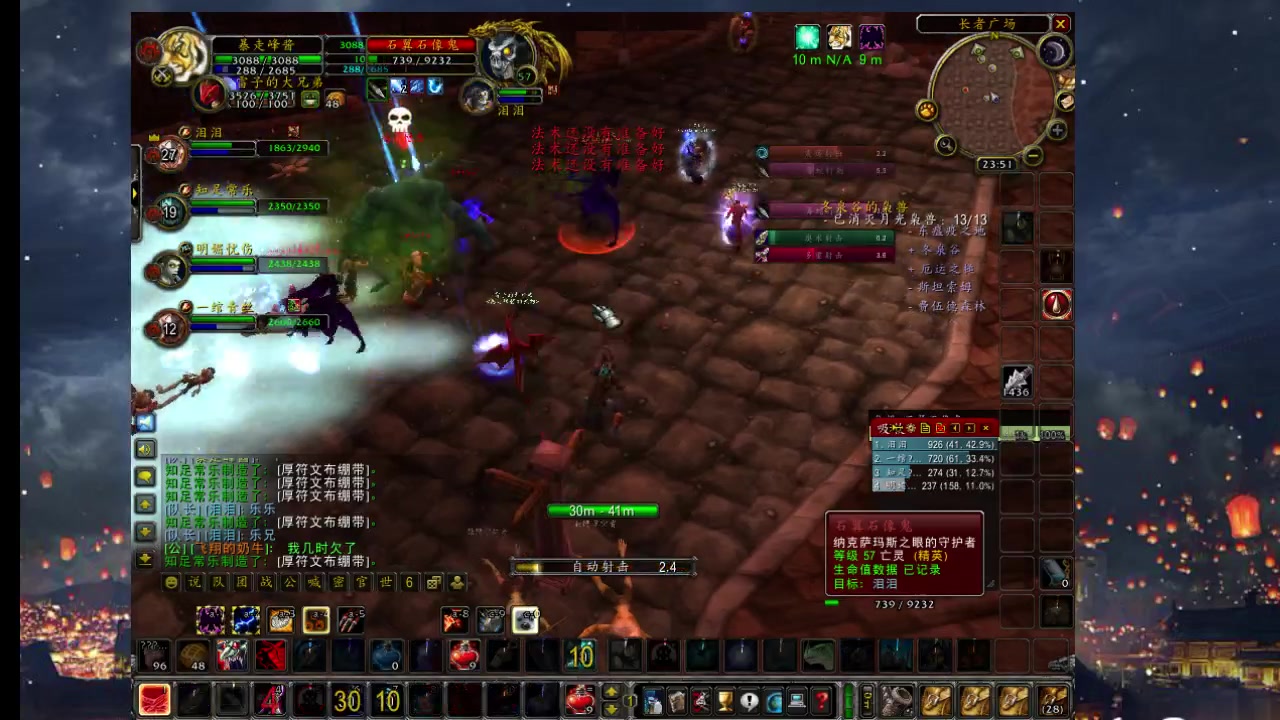
Task: Select the 队 party chat button
Action: pyautogui.click(x=219, y=582)
